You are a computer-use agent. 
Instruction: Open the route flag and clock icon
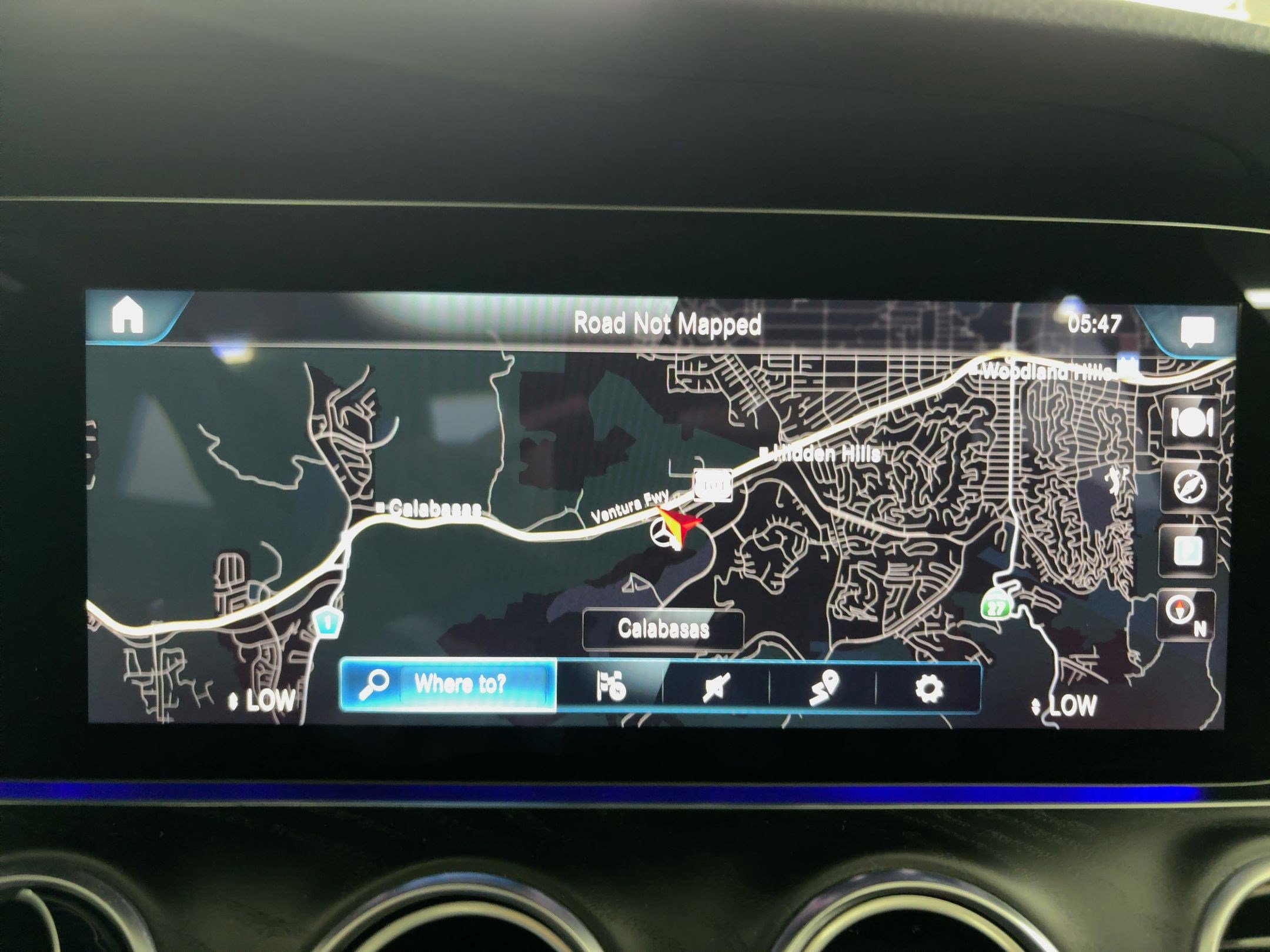pos(610,686)
